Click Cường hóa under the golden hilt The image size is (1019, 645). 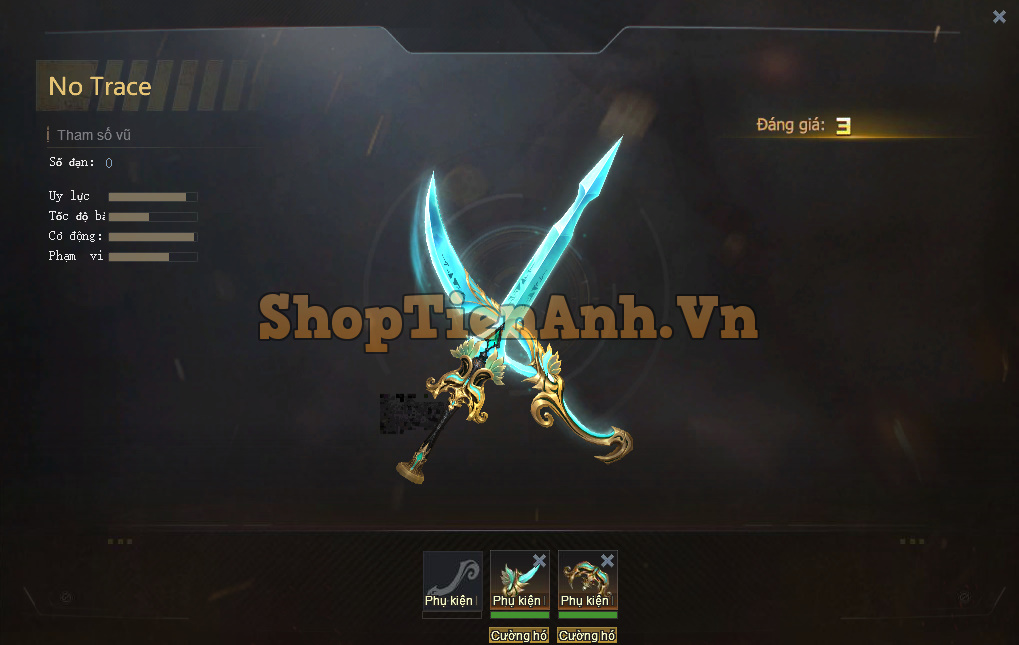pos(587,635)
